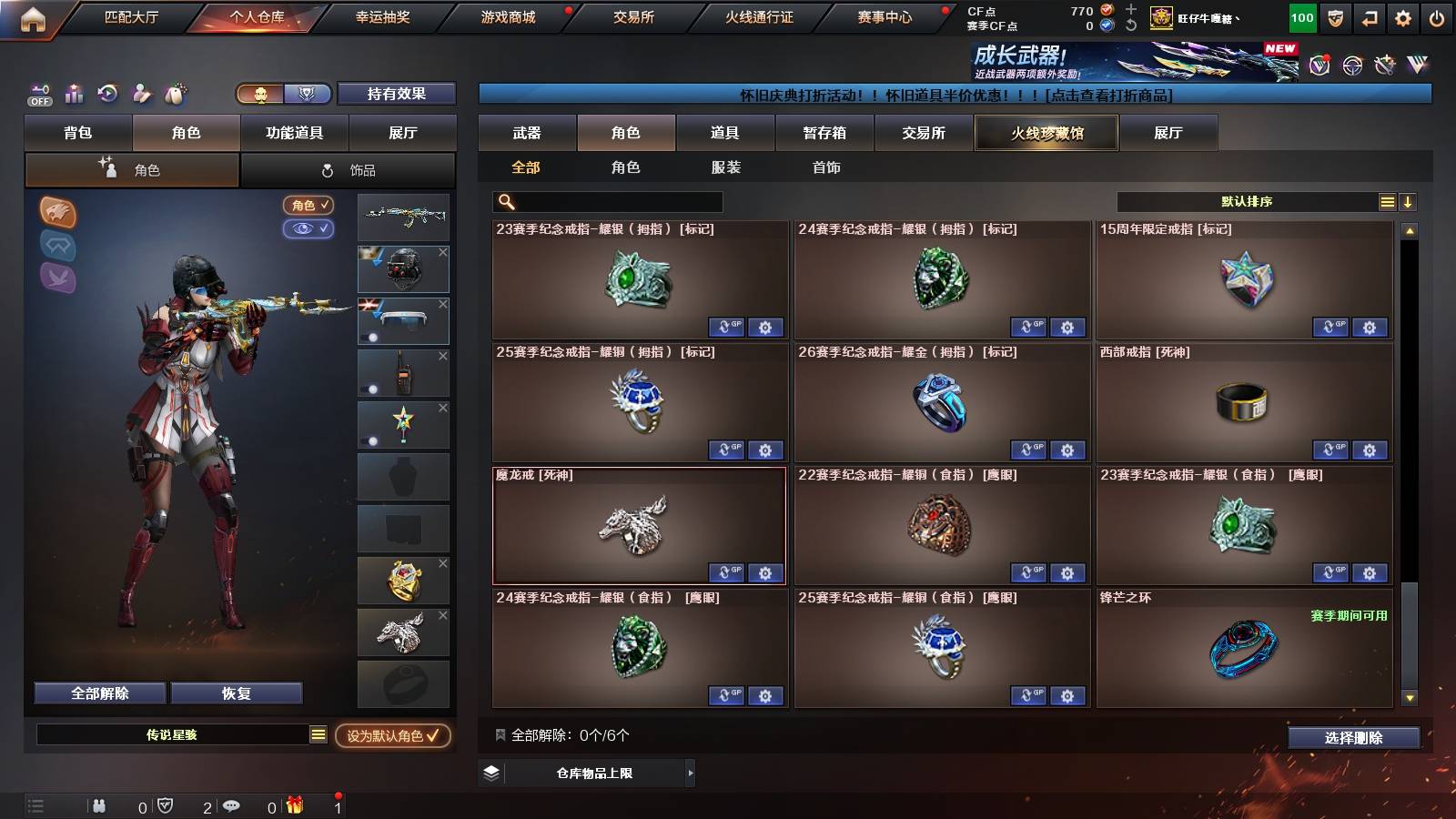Click descending sort arrow beside sort menu
Image resolution: width=1456 pixels, height=819 pixels.
click(1407, 201)
